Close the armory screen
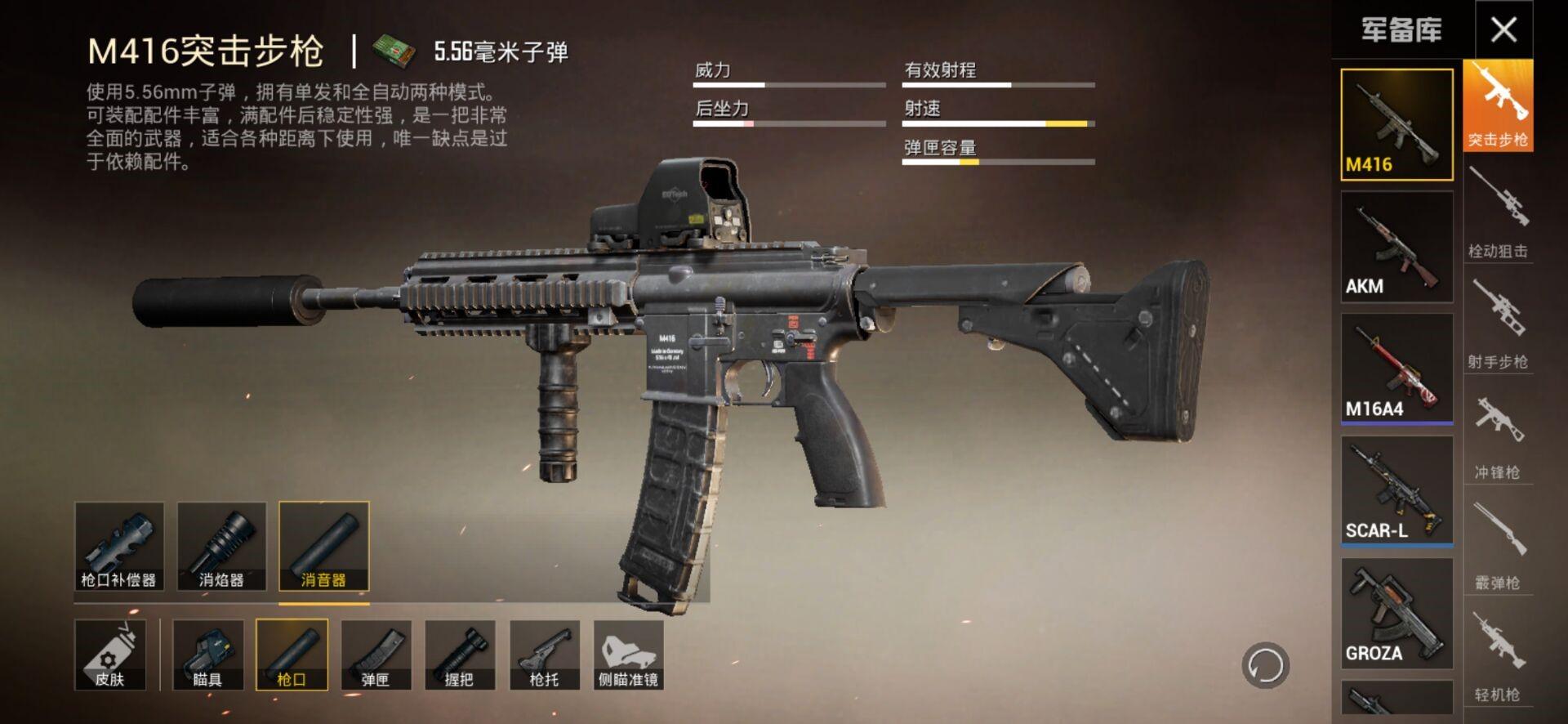The width and height of the screenshot is (1568, 724). point(1503,30)
